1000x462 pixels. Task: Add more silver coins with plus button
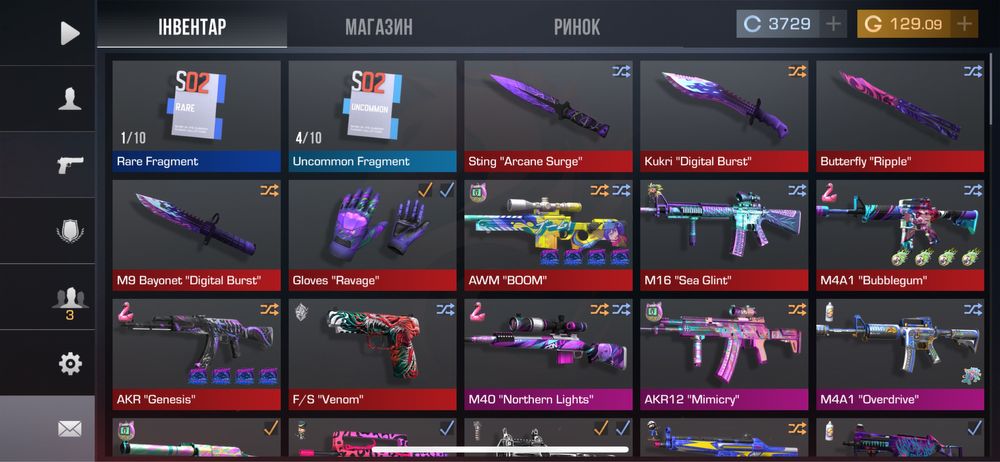834,24
